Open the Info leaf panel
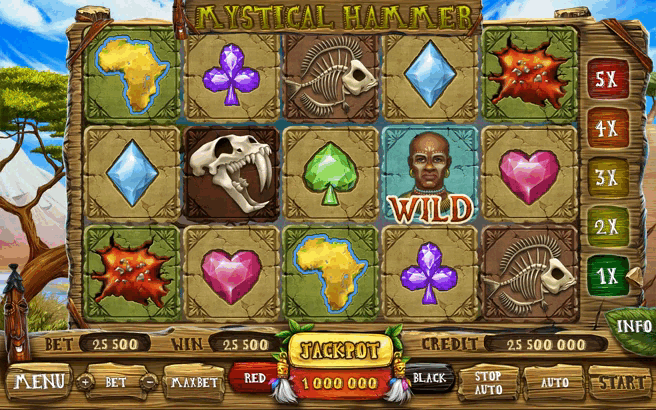 (x=633, y=326)
